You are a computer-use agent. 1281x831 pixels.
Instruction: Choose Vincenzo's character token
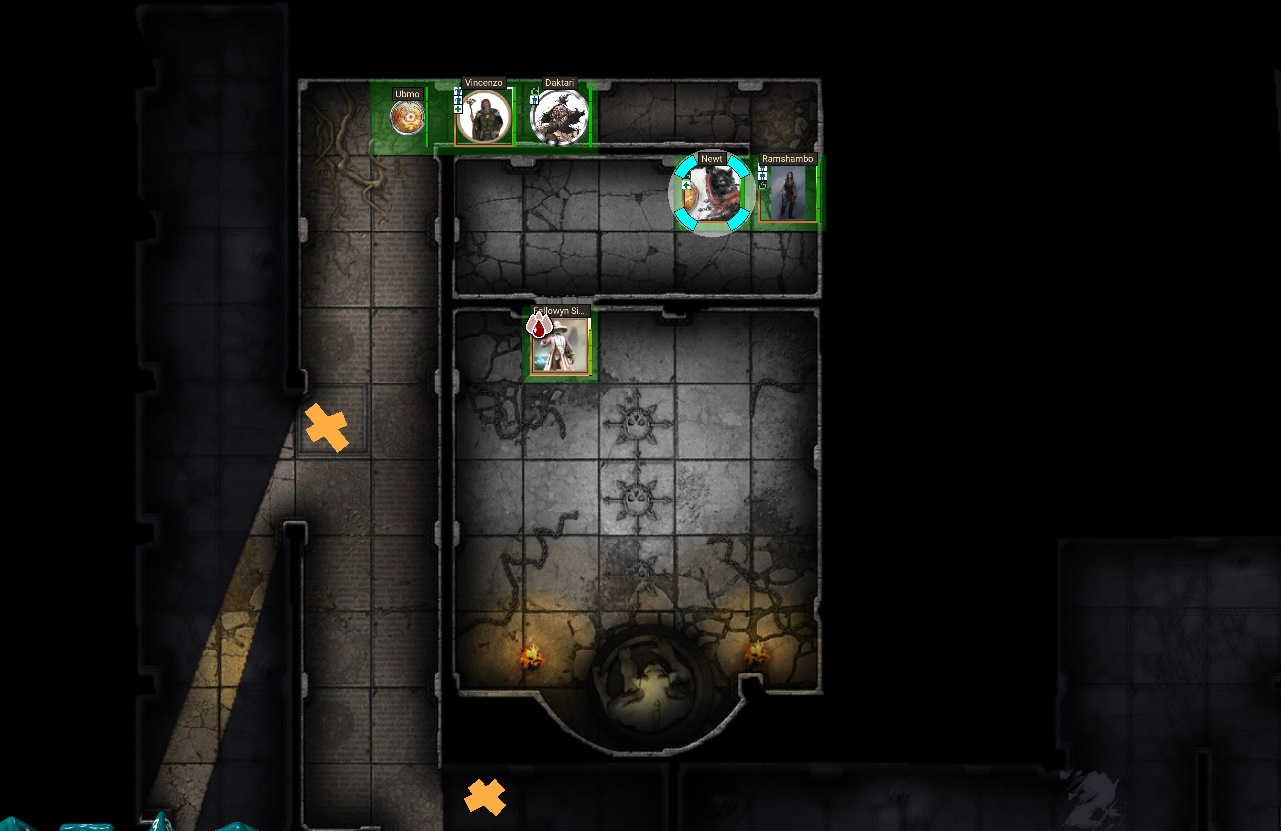point(484,118)
